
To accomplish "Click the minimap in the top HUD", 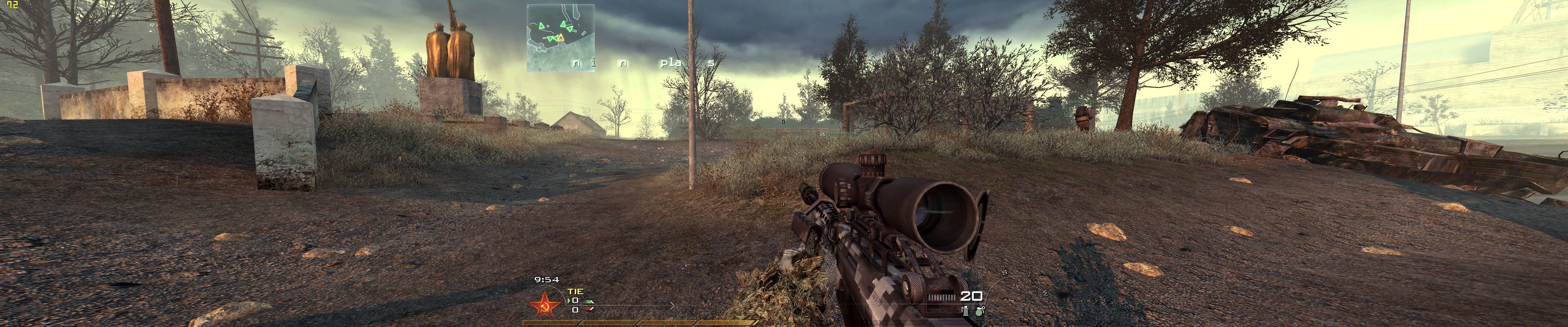I will [561, 38].
